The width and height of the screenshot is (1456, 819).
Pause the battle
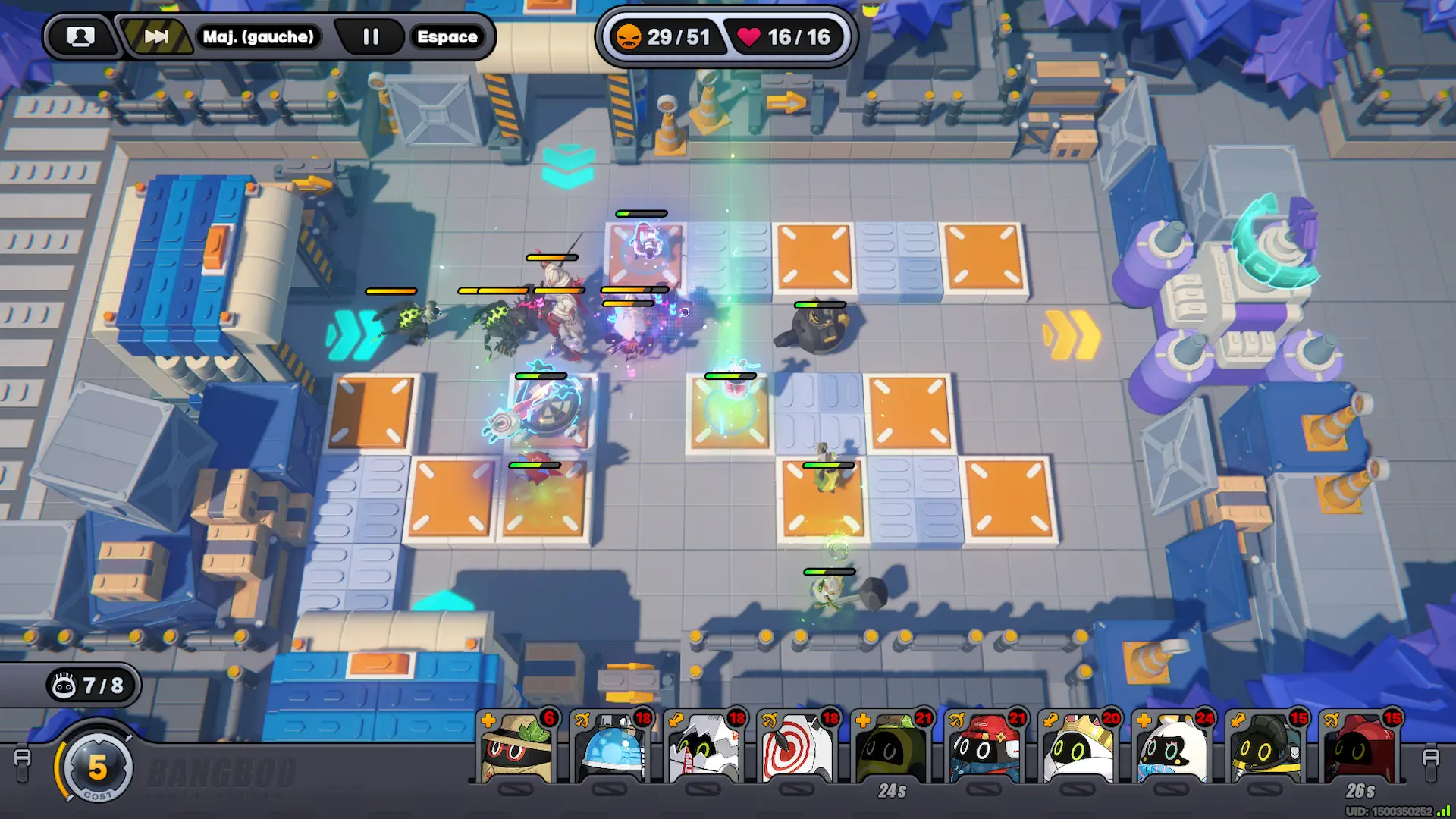click(370, 36)
